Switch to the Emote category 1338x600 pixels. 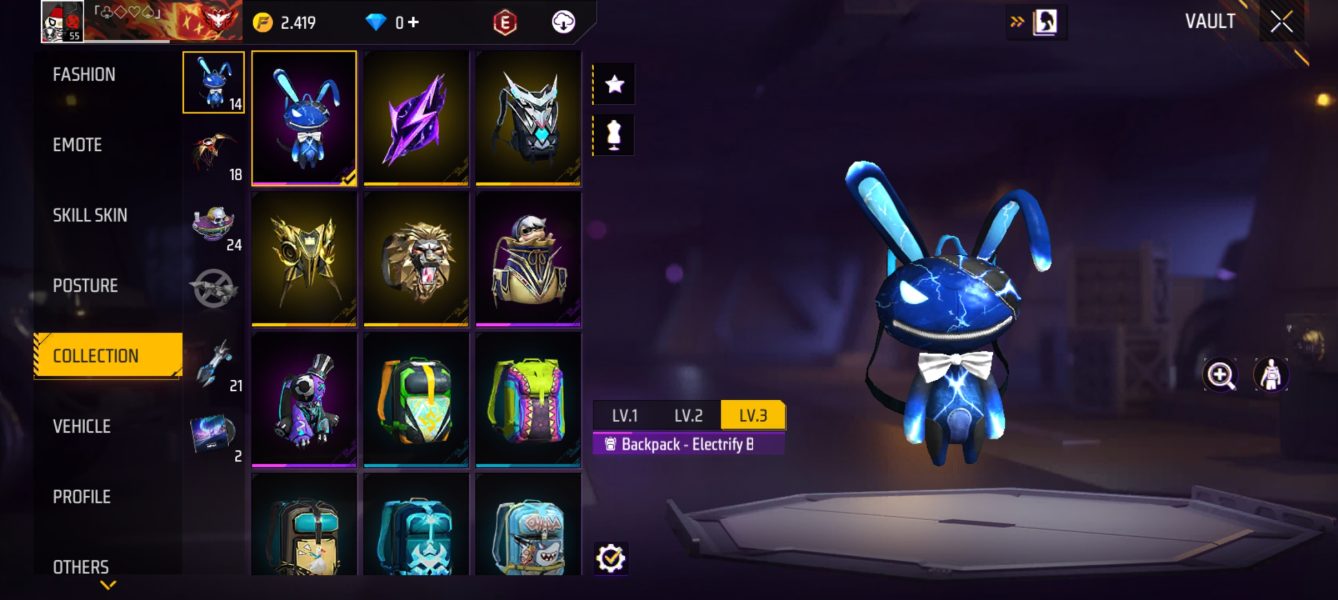click(x=78, y=145)
